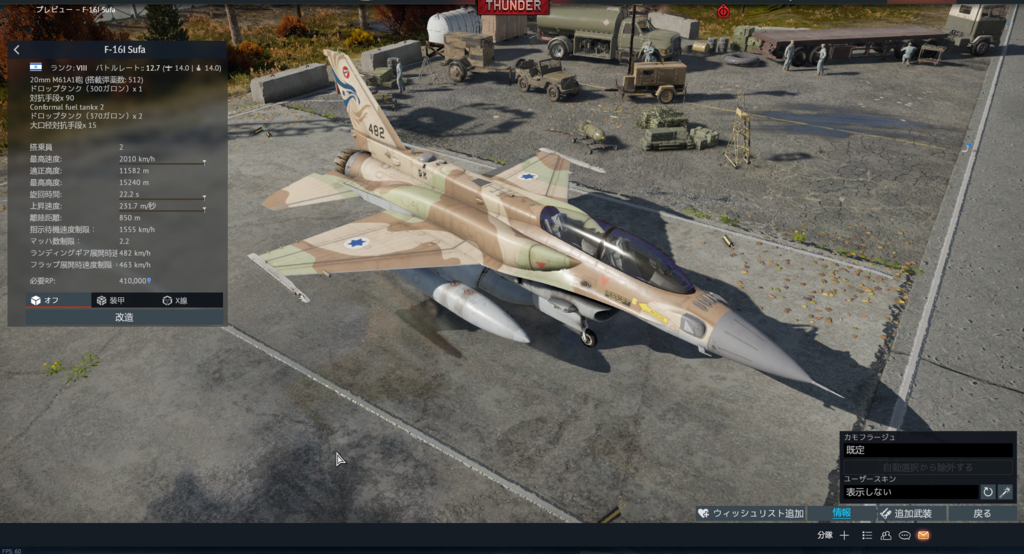
Task: Open the 追加武装 secondary weapons button
Action: 905,513
